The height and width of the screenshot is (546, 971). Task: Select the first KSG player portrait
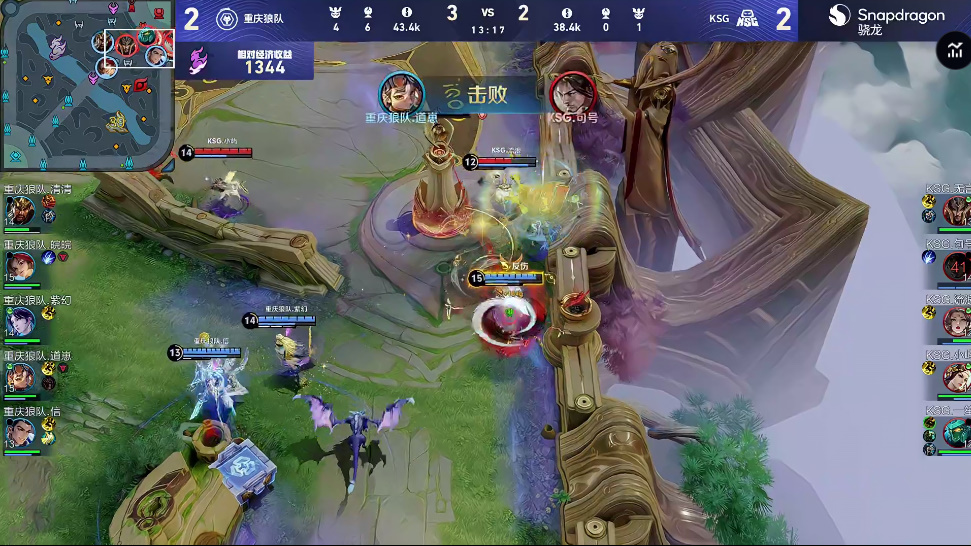pos(956,209)
